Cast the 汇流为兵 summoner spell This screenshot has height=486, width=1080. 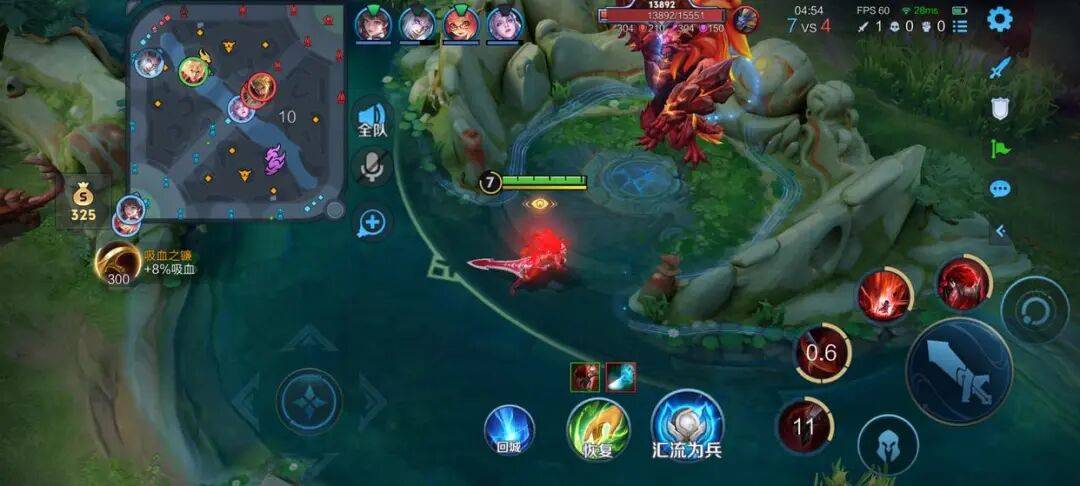(x=687, y=425)
